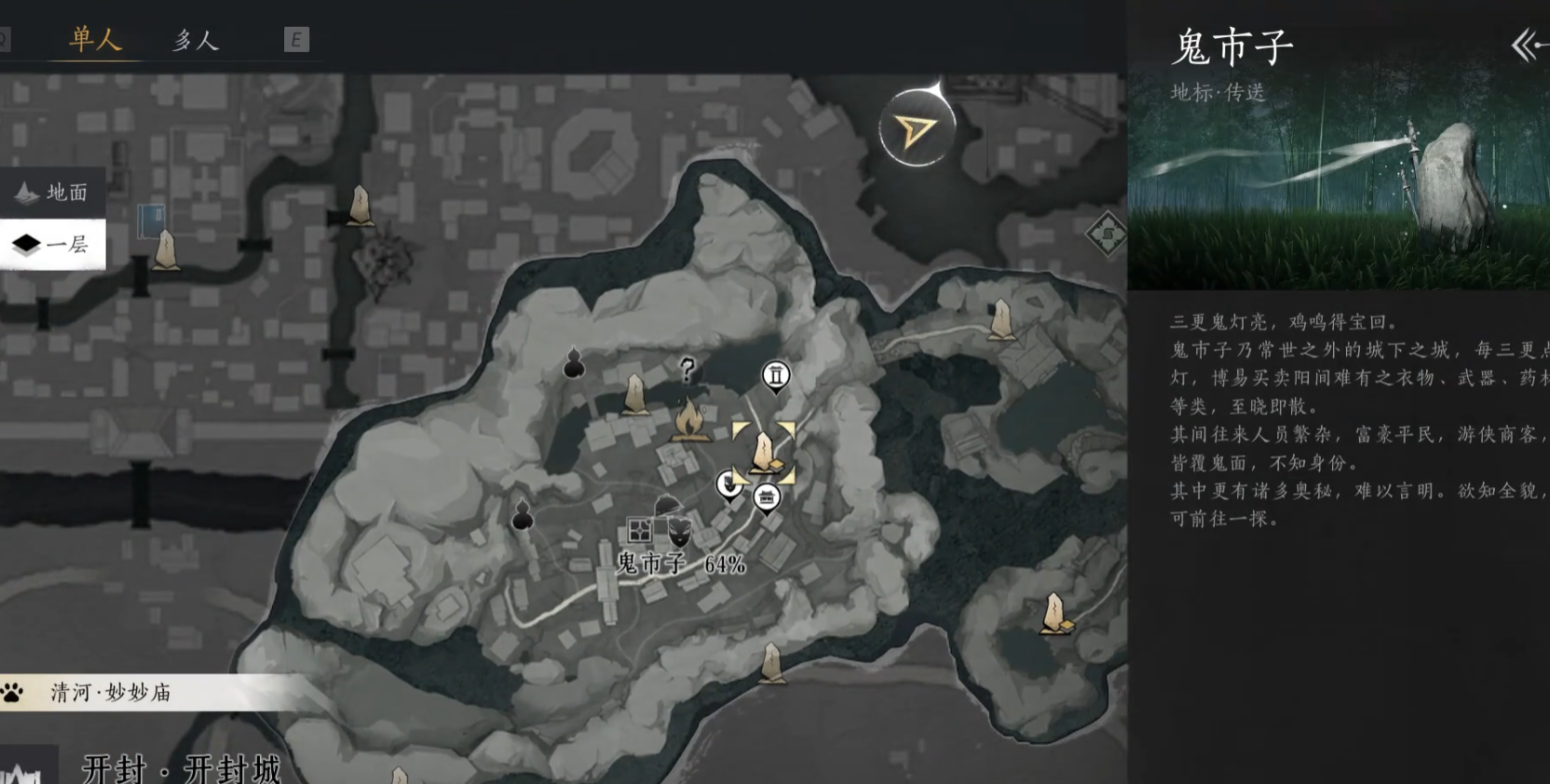Click the campfire marker on map

pyautogui.click(x=689, y=420)
